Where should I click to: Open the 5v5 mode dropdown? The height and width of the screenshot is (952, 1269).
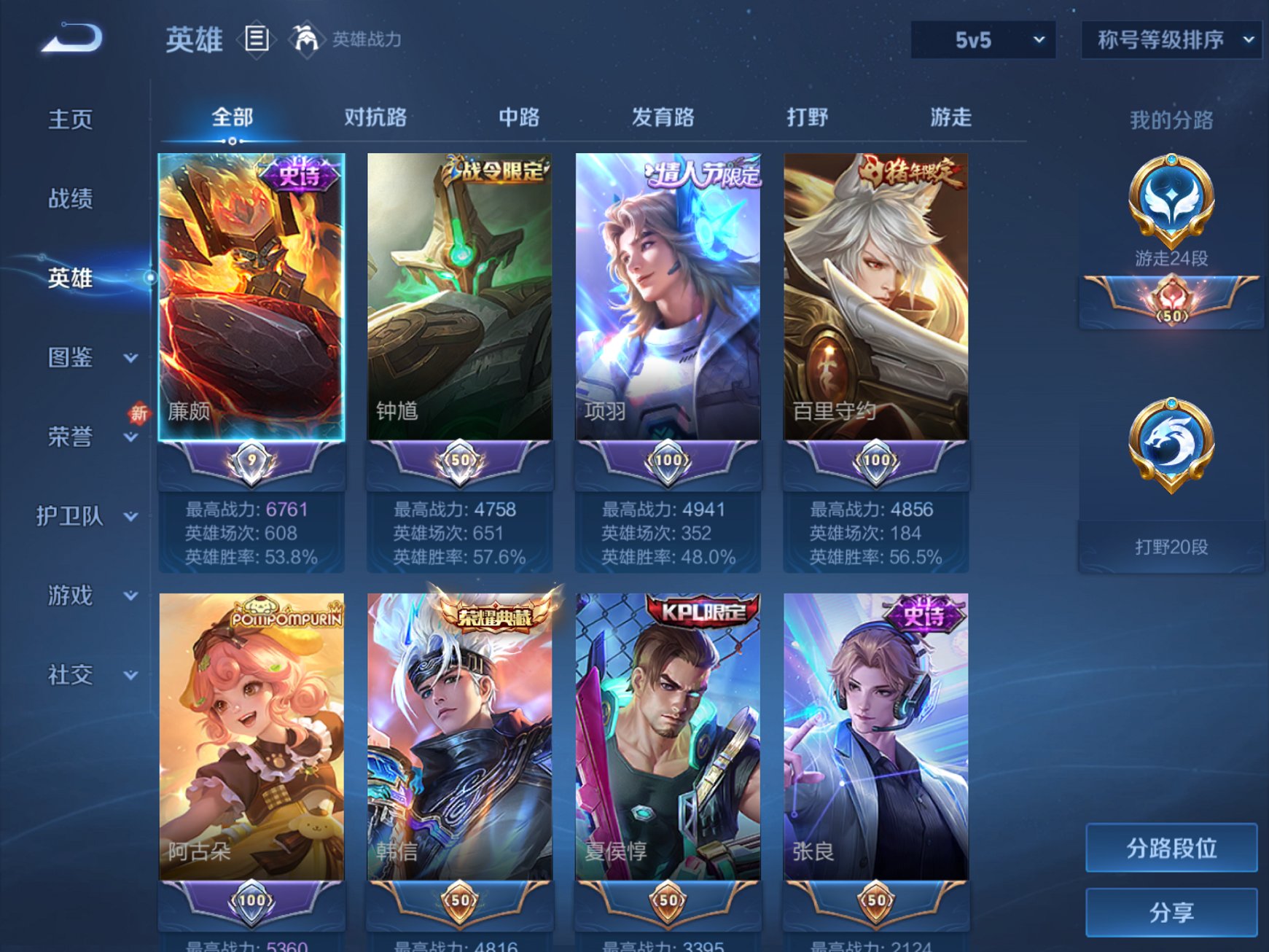coord(983,40)
